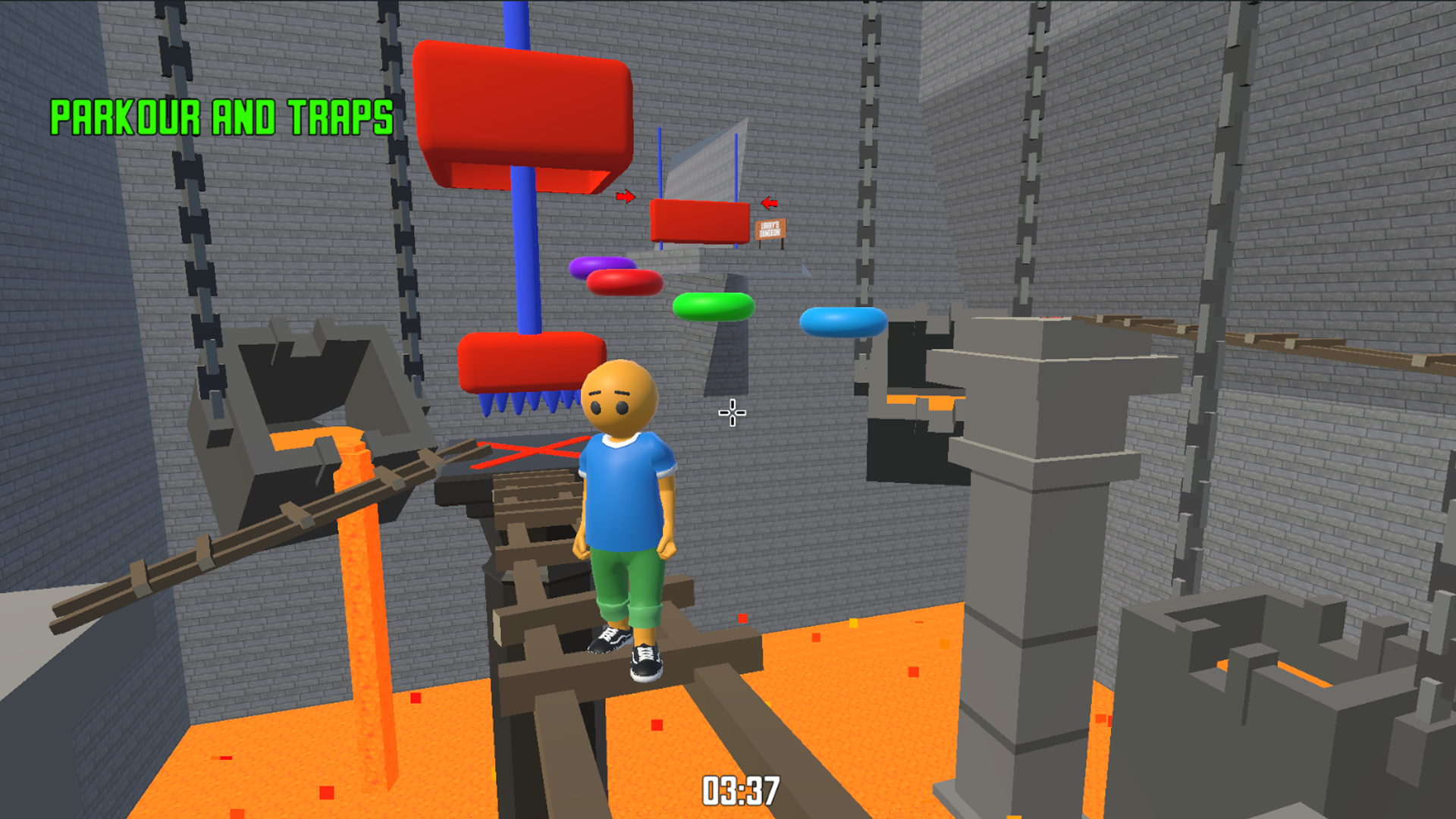Select the blue oval platform
The height and width of the screenshot is (819, 1456).
(x=842, y=320)
